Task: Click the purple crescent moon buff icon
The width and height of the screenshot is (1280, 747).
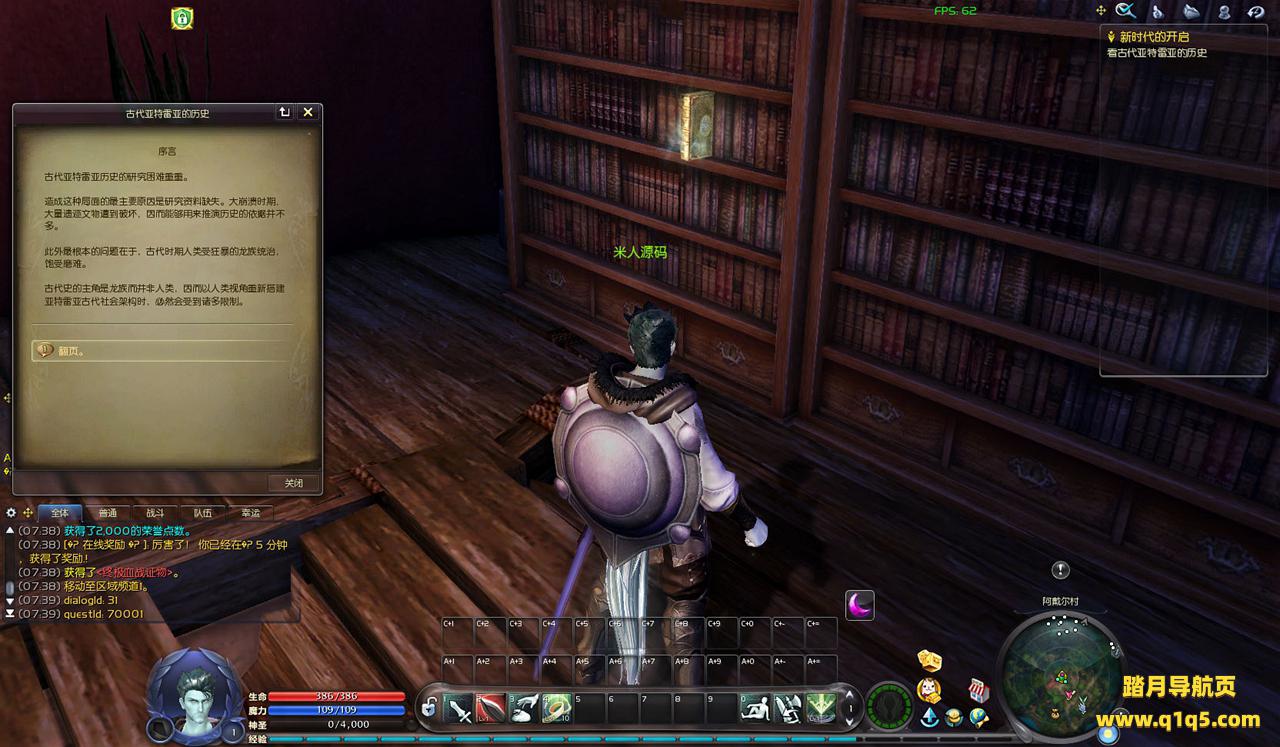Action: [860, 605]
